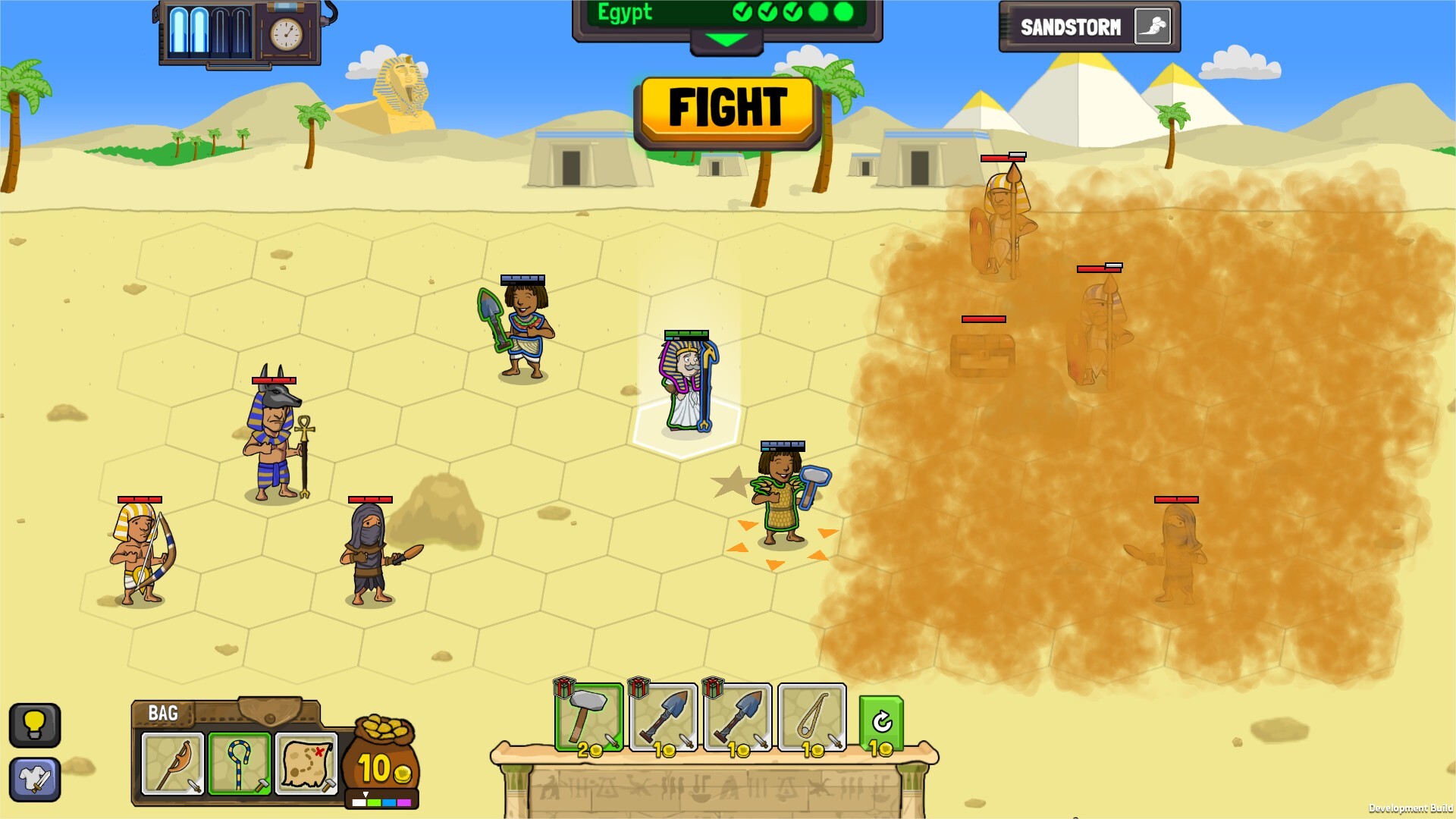Select the blue rarity swatch
Image resolution: width=1456 pixels, height=819 pixels.
388,804
